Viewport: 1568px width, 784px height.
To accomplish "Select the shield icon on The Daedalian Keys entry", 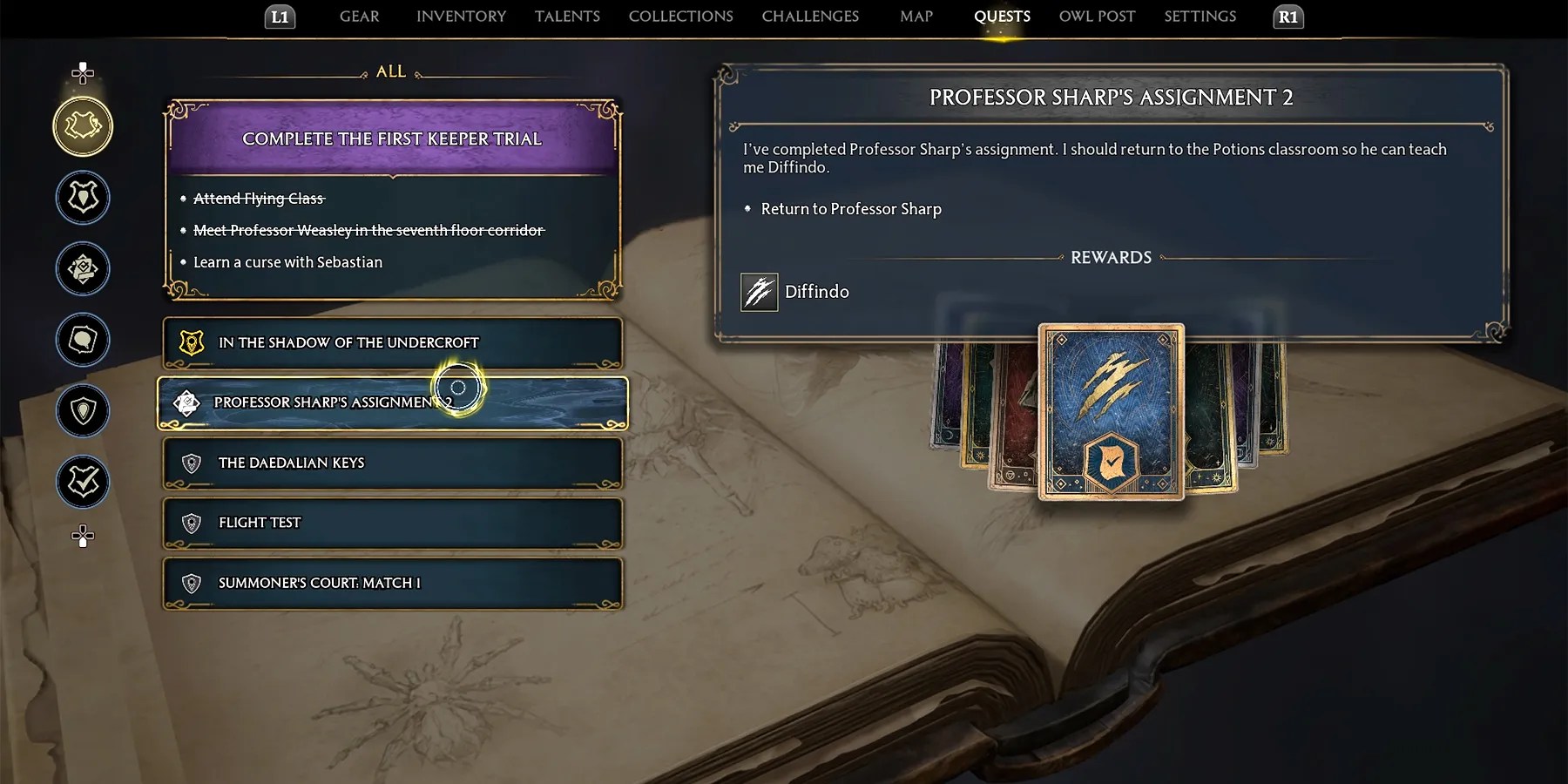I will pos(192,463).
